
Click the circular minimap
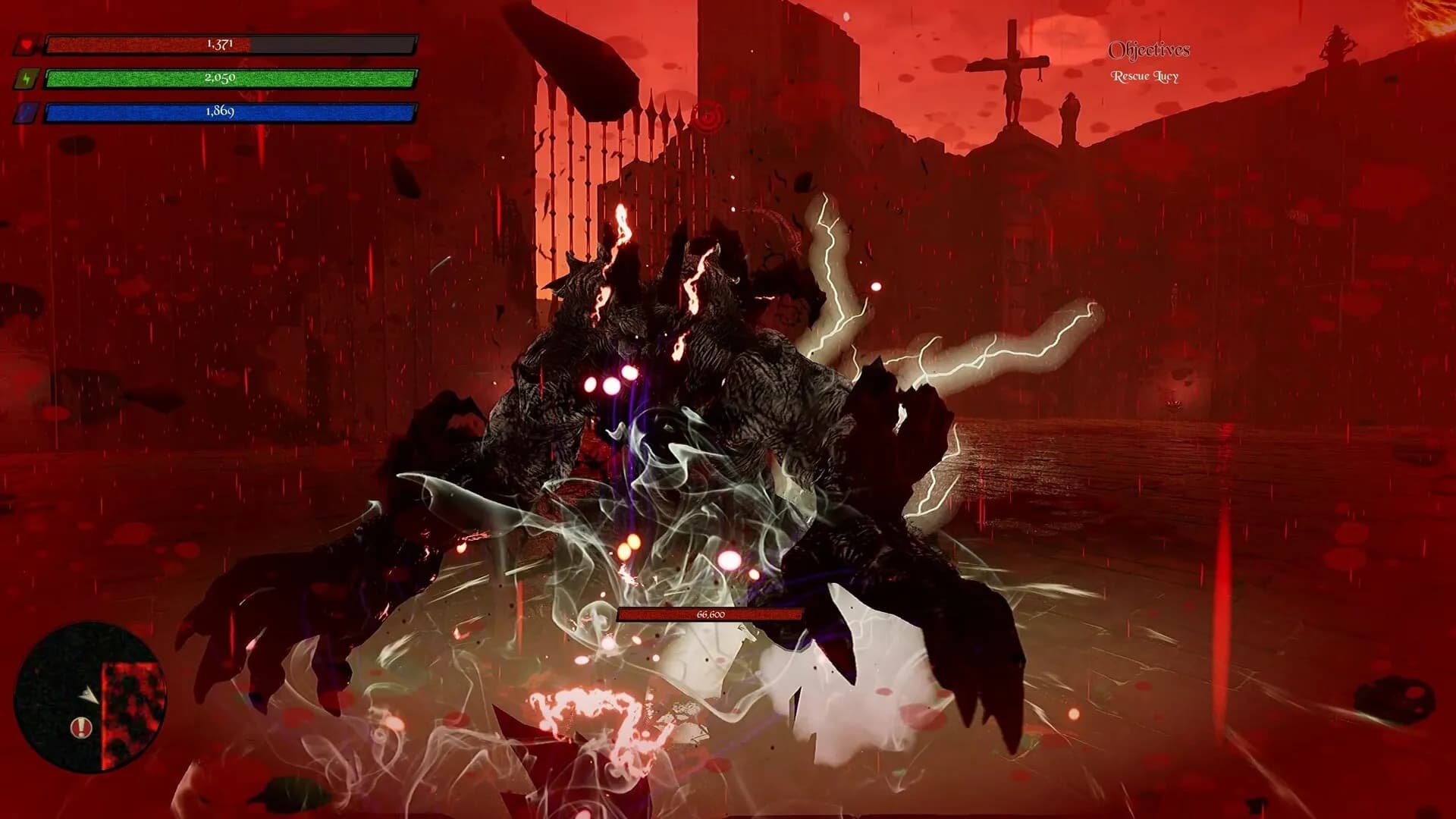(89, 696)
